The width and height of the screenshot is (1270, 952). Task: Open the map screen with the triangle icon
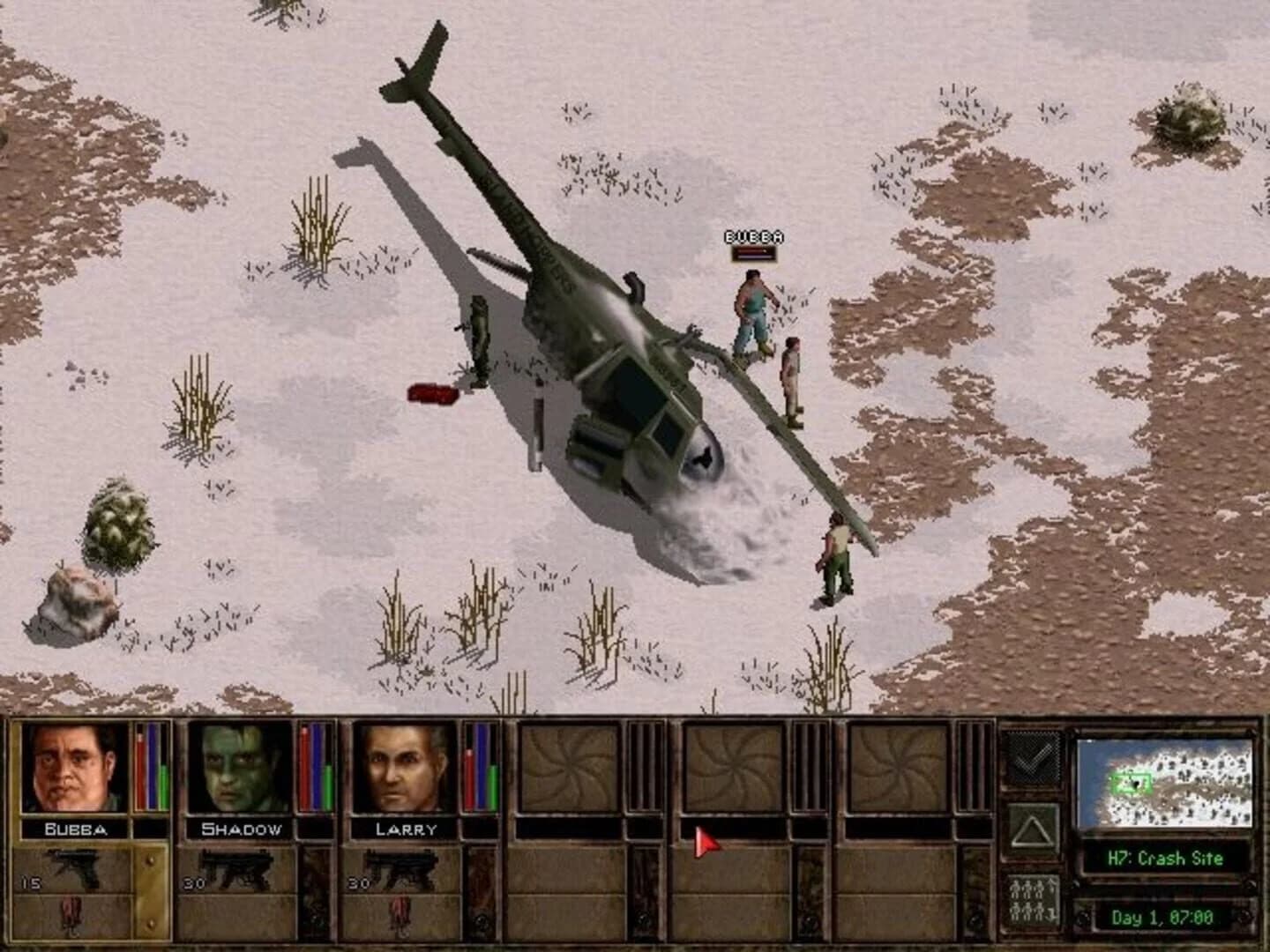point(1030,829)
